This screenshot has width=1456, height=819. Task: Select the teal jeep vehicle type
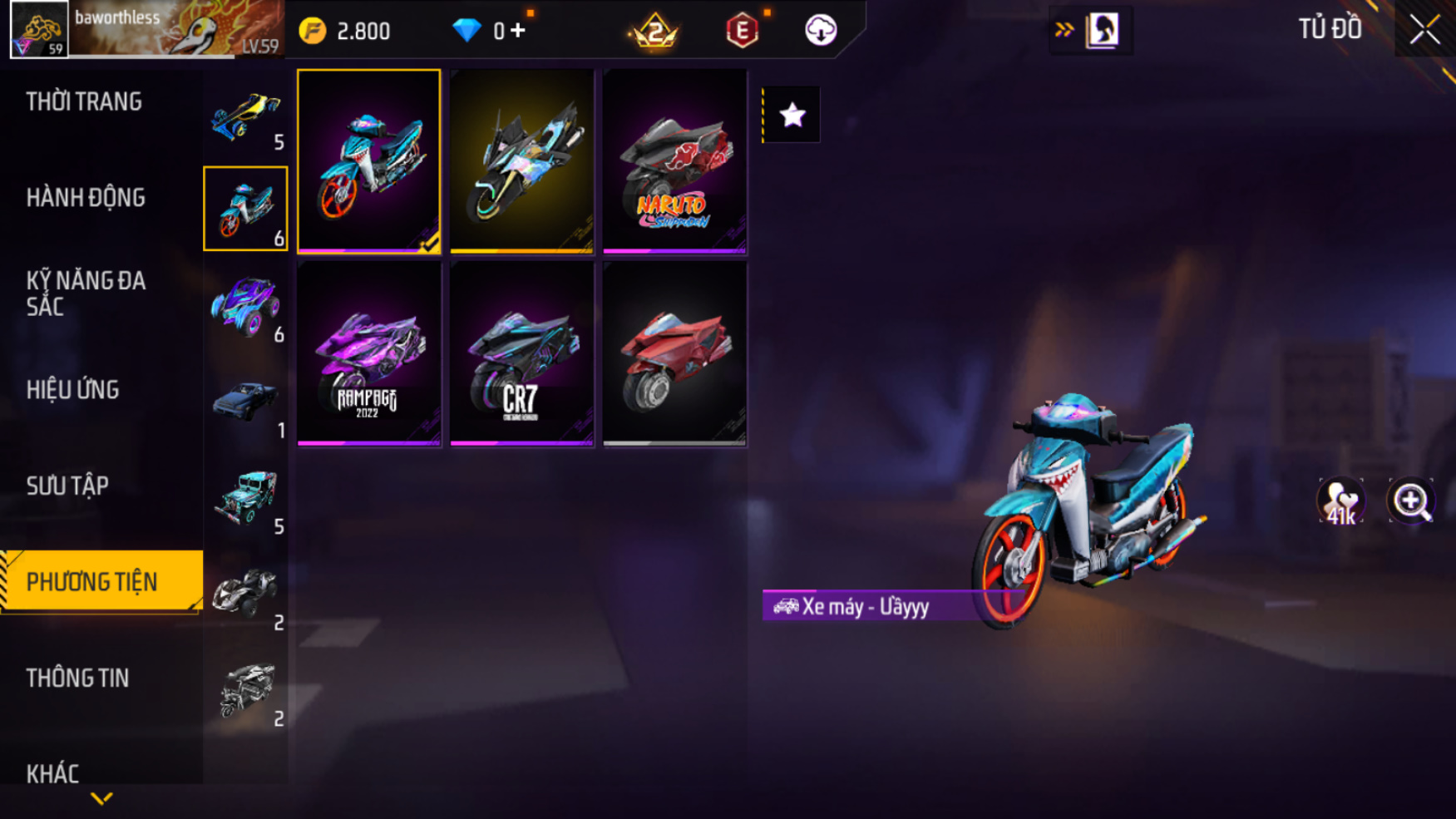pyautogui.click(x=245, y=499)
